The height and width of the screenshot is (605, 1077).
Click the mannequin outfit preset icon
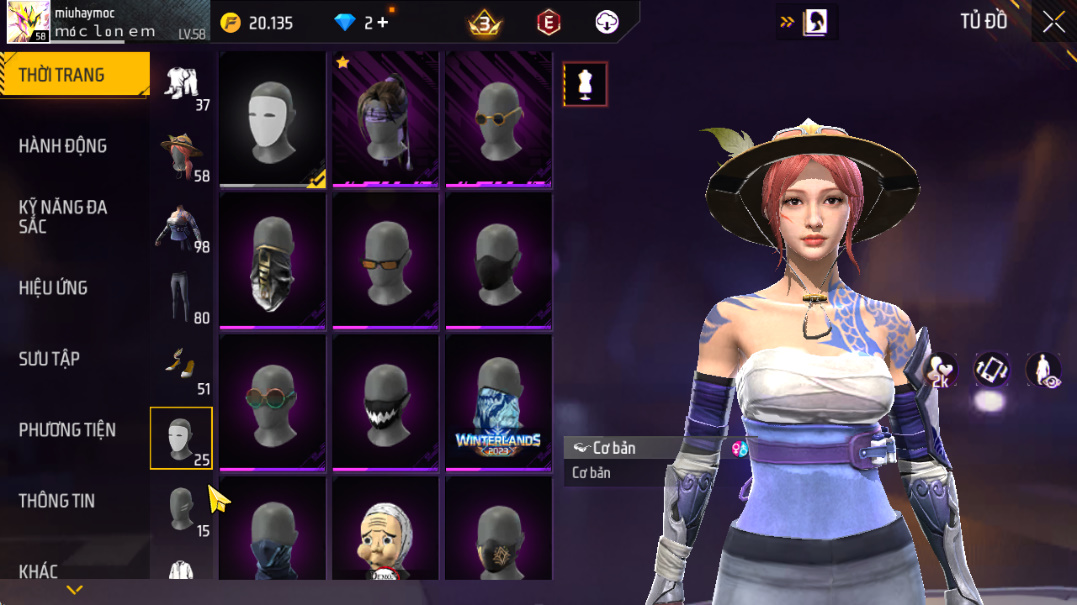coord(585,84)
